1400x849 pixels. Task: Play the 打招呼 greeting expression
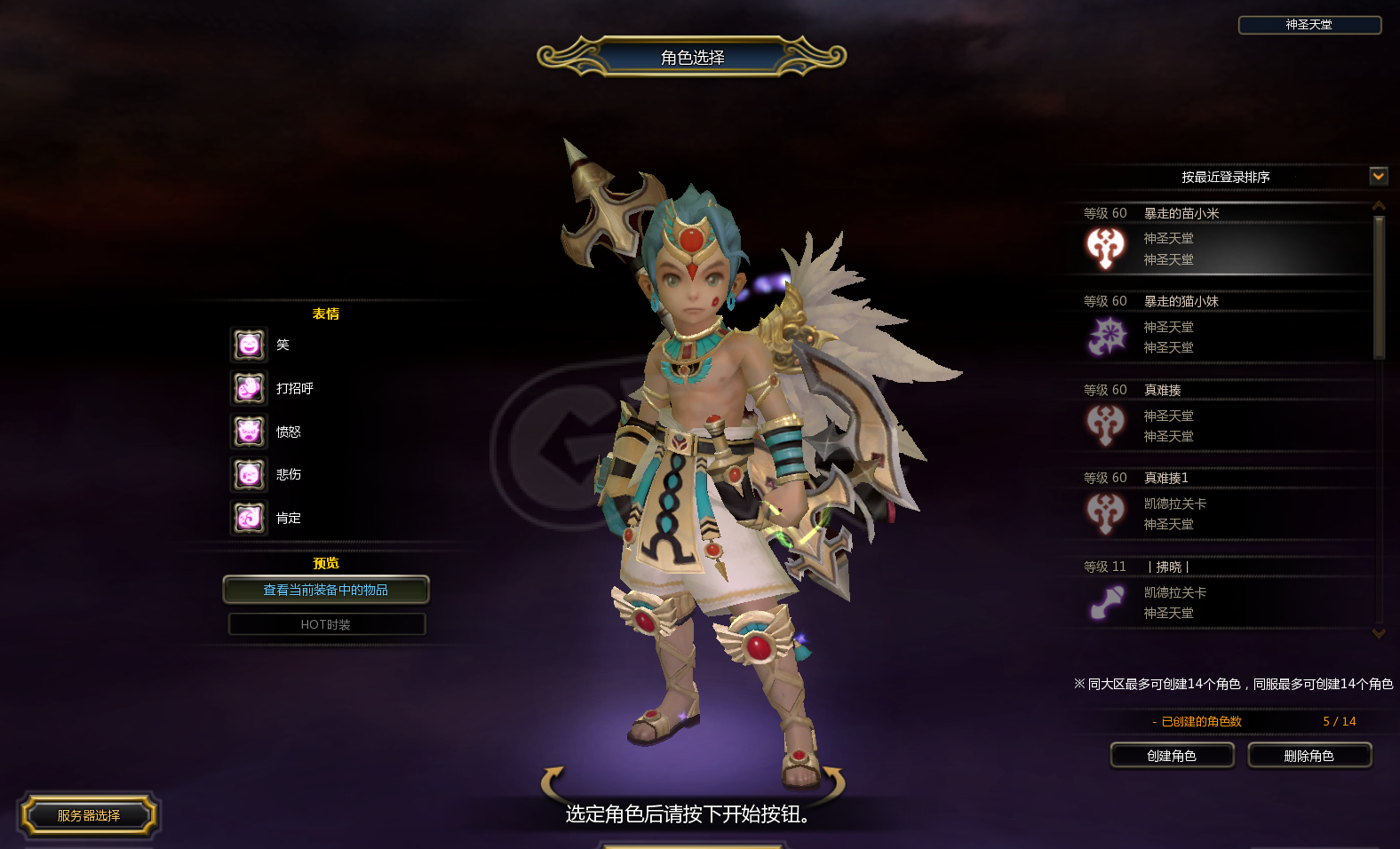[x=250, y=388]
